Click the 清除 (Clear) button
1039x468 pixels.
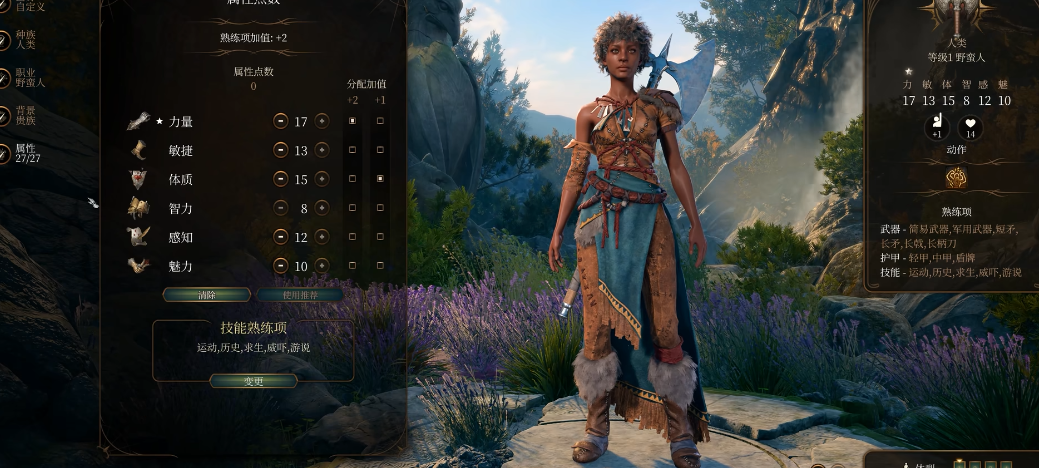pos(207,295)
